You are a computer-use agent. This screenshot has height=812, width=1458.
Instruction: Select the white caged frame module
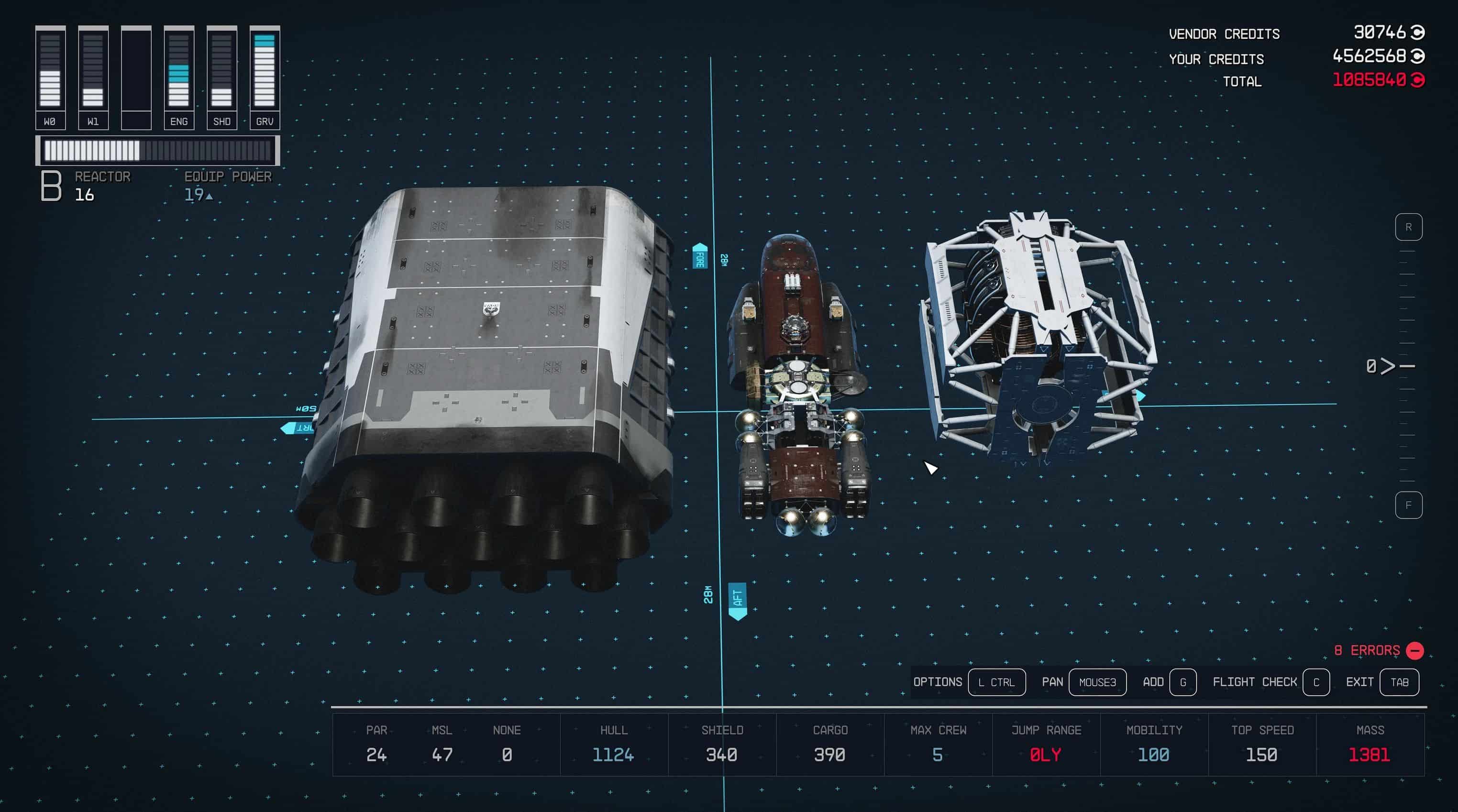click(1038, 334)
